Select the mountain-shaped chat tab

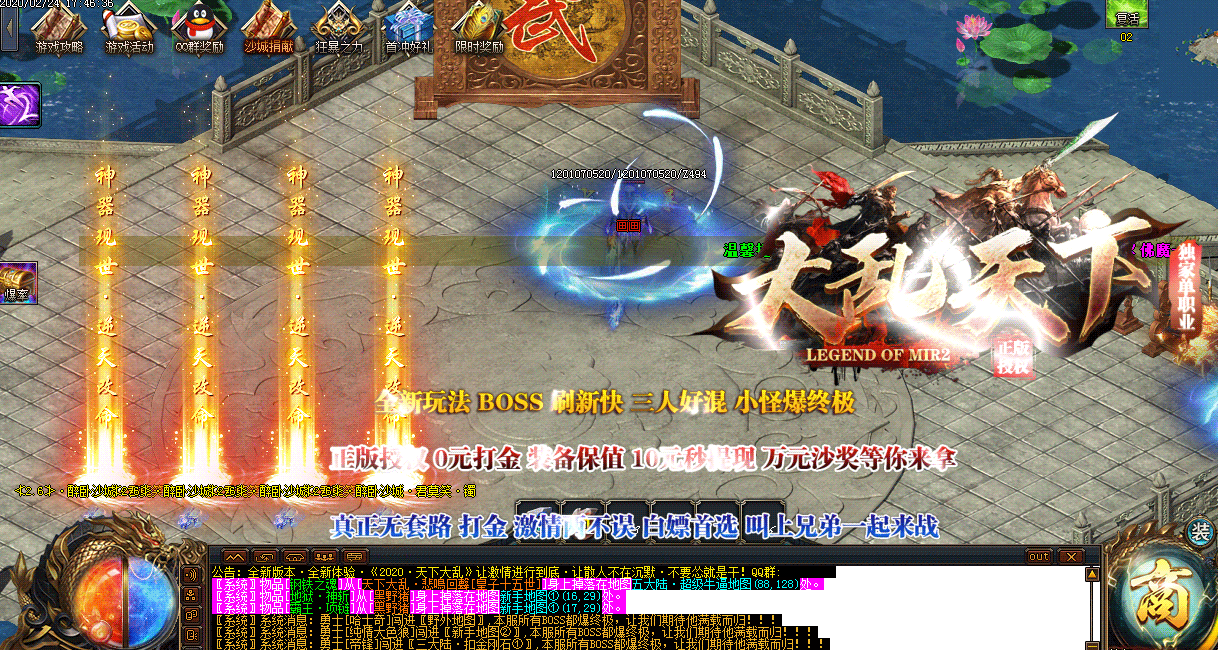(234, 557)
